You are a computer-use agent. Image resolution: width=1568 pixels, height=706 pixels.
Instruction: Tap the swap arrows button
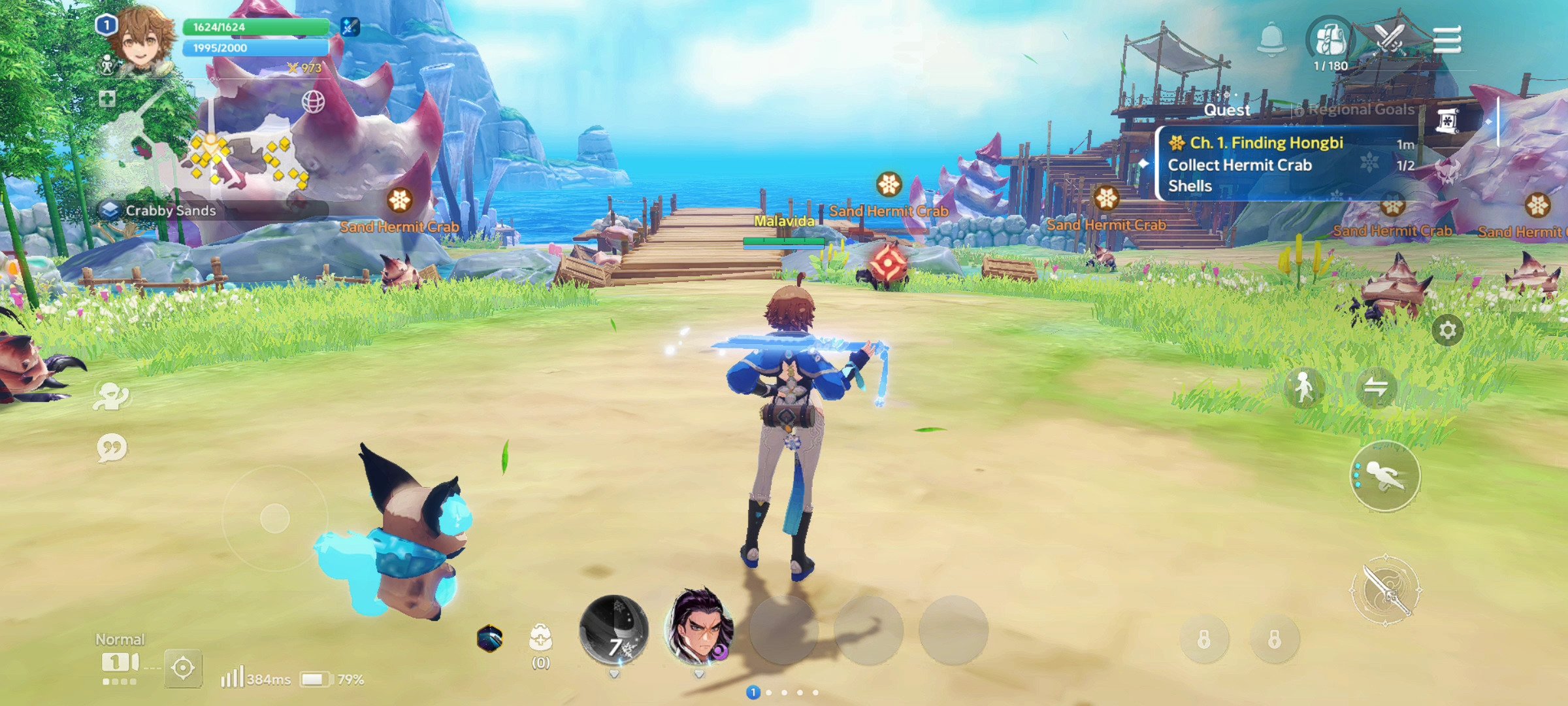pyautogui.click(x=1376, y=388)
